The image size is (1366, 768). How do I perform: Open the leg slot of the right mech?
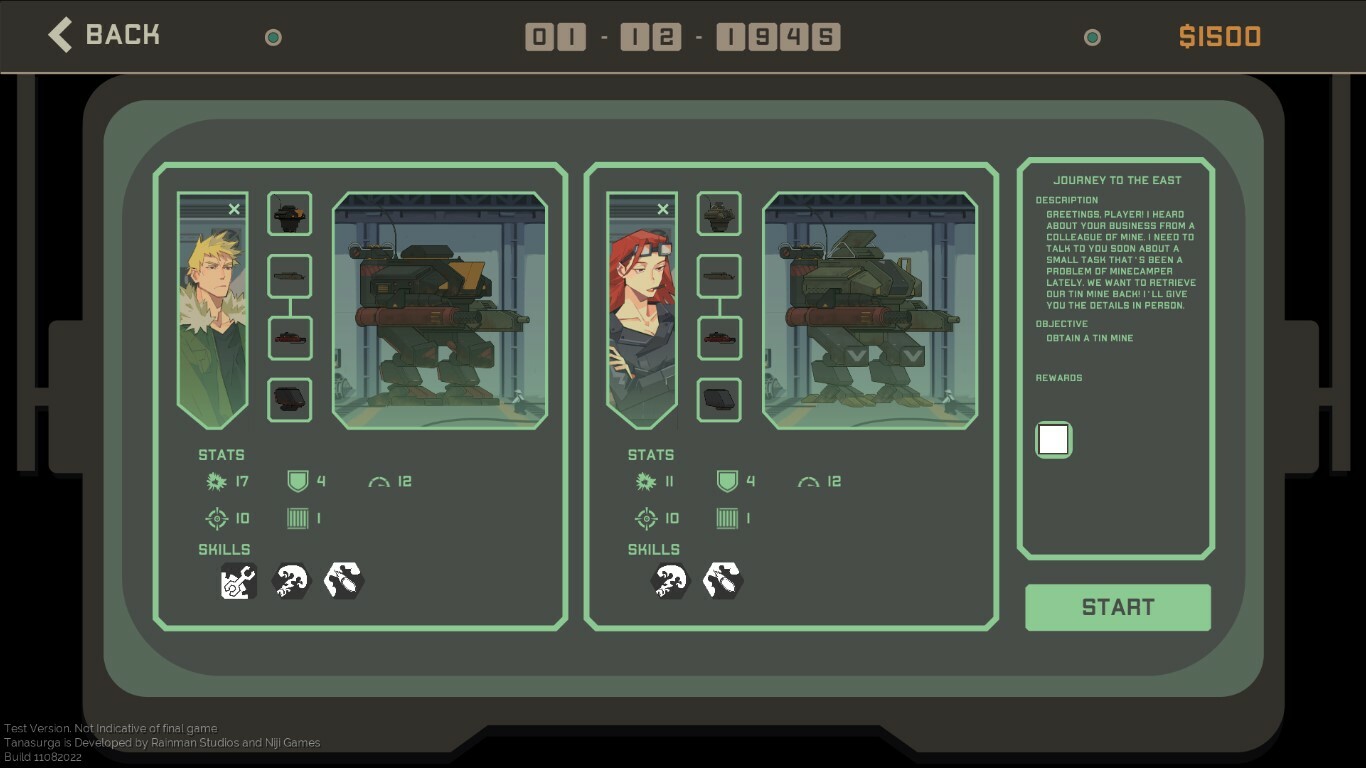(719, 399)
